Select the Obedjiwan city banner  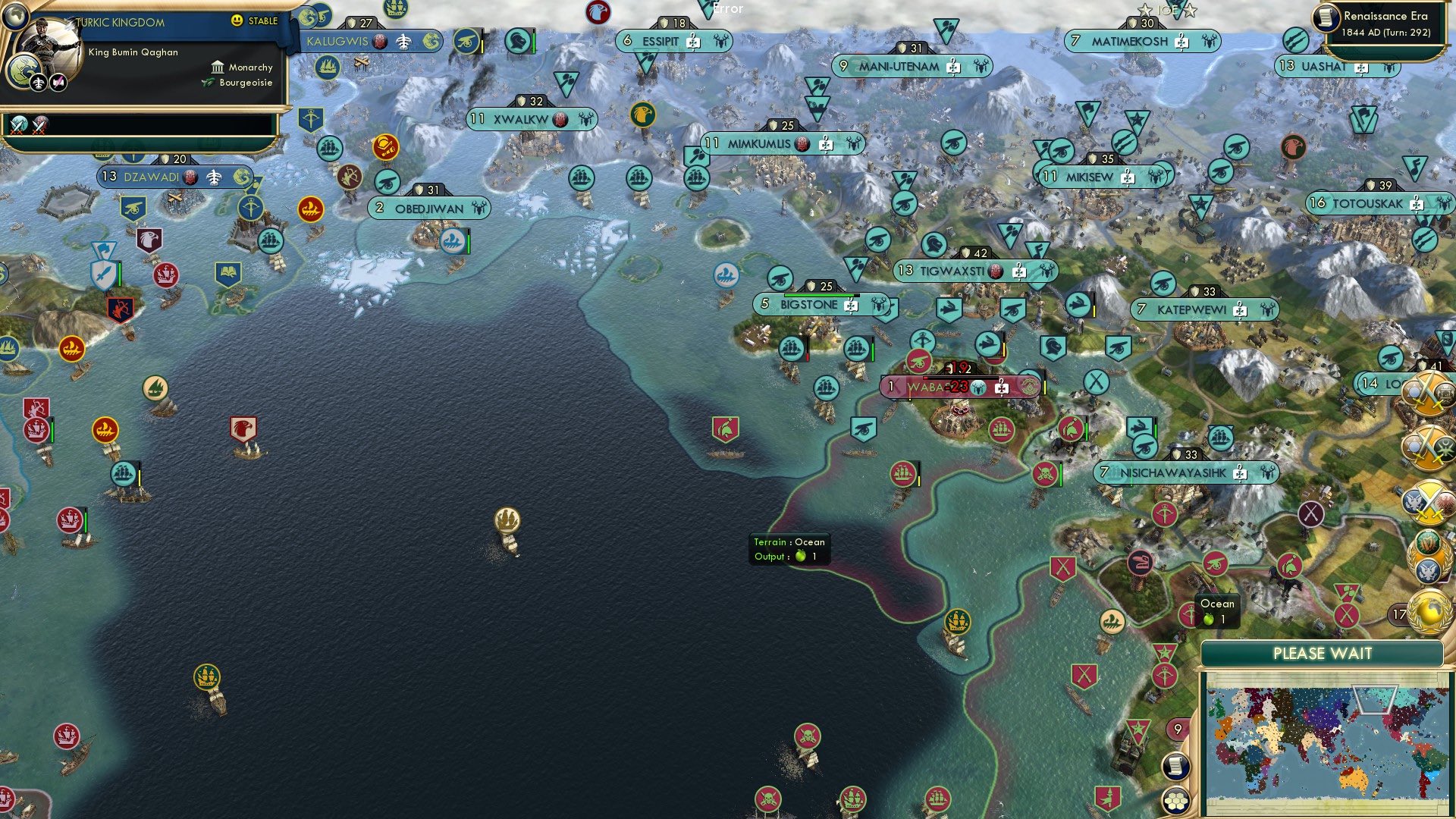(x=429, y=206)
